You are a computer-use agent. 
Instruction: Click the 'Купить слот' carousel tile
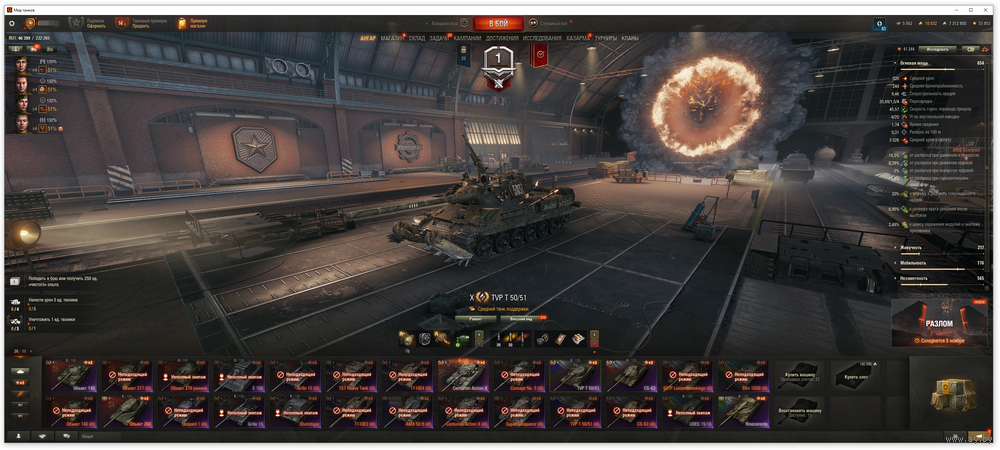tap(856, 376)
